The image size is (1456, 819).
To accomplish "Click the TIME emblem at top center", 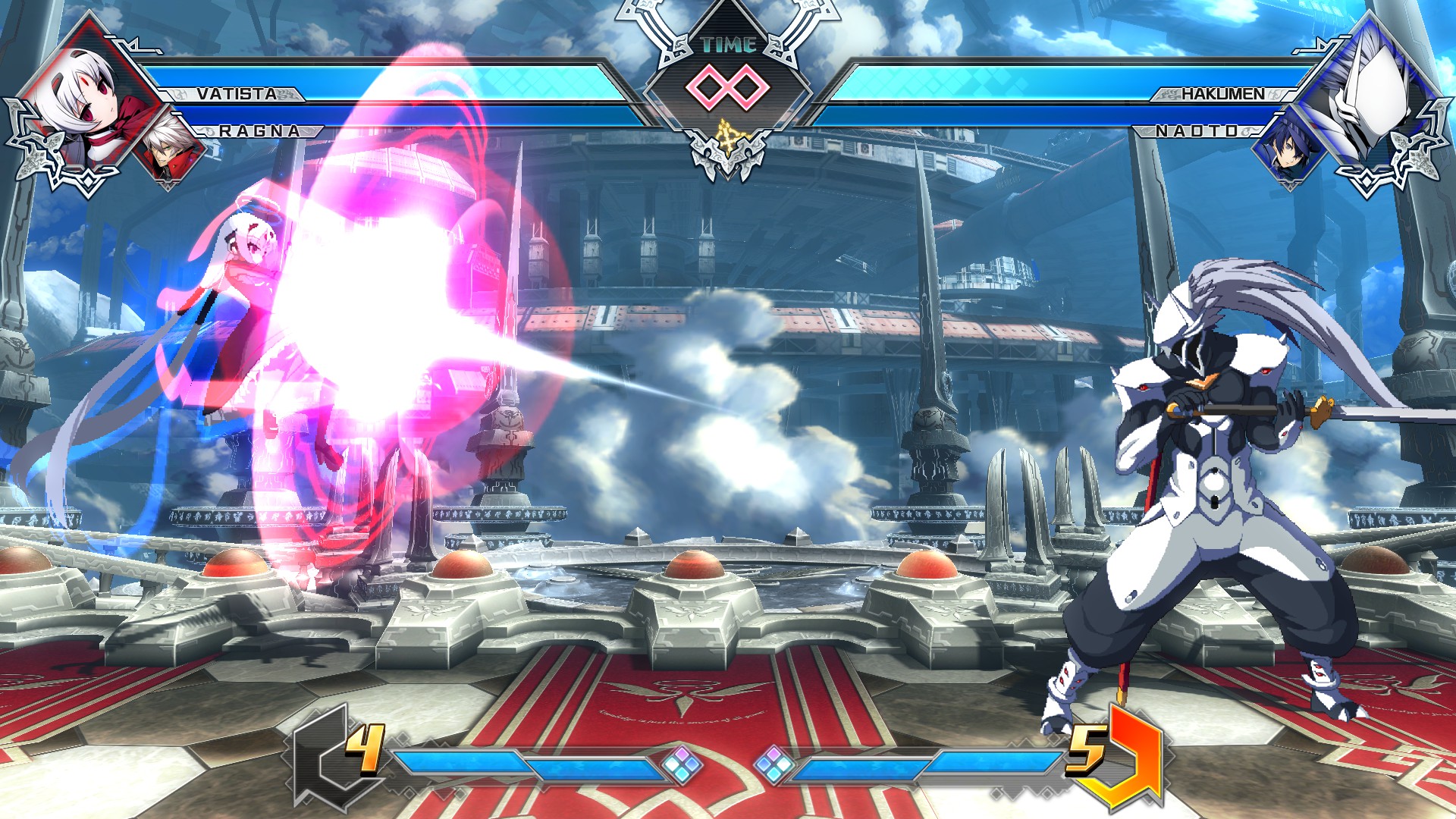I will click(x=728, y=44).
